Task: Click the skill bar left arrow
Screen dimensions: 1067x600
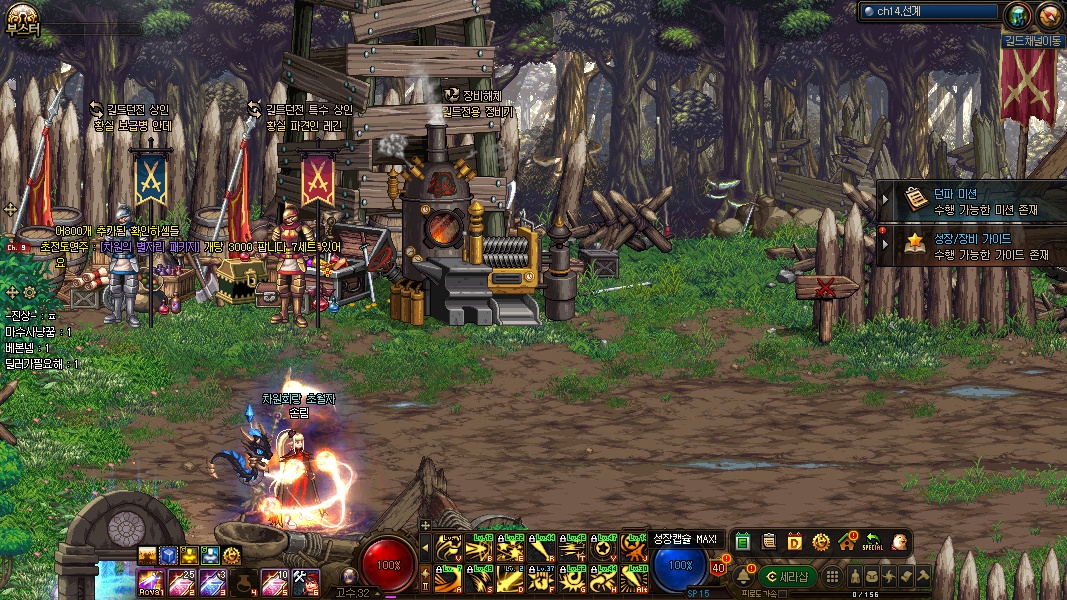Action: pyautogui.click(x=425, y=548)
